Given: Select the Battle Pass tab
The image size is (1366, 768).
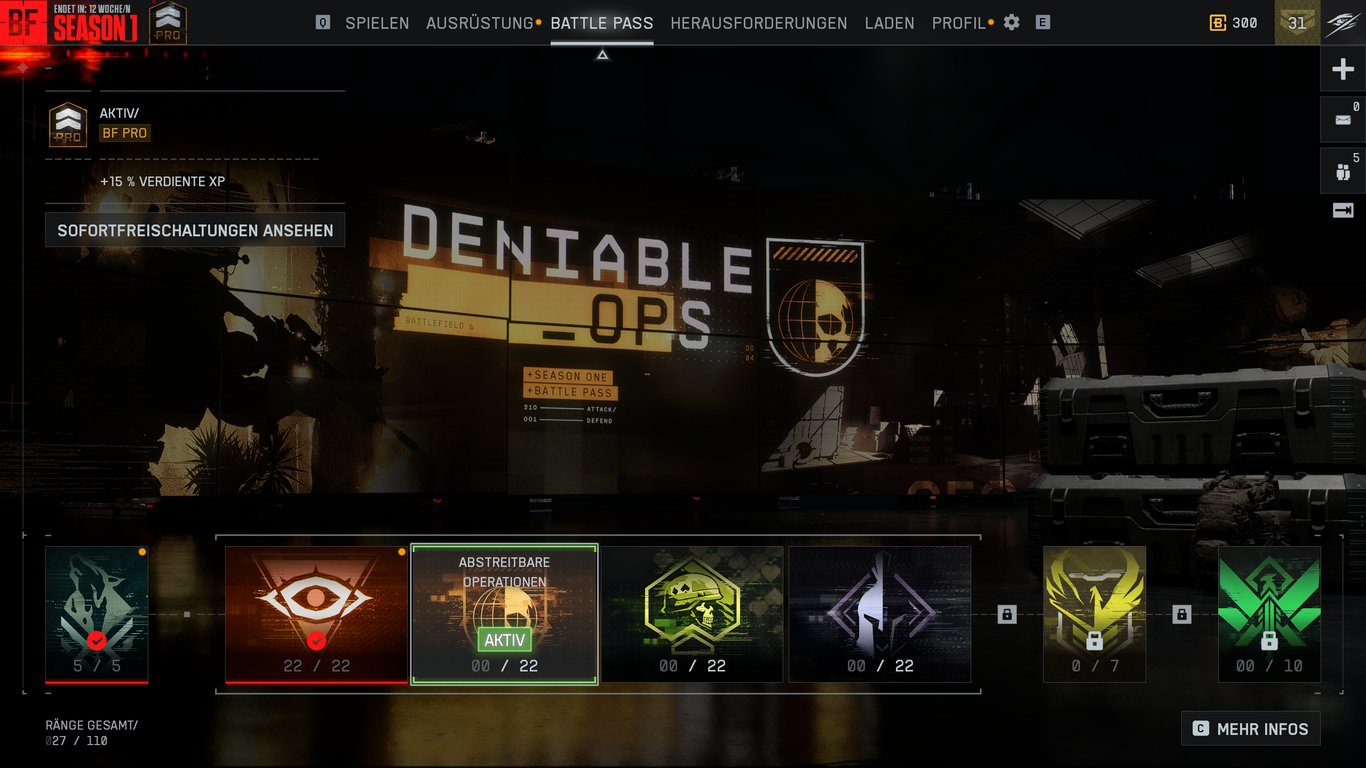Looking at the screenshot, I should click(601, 23).
